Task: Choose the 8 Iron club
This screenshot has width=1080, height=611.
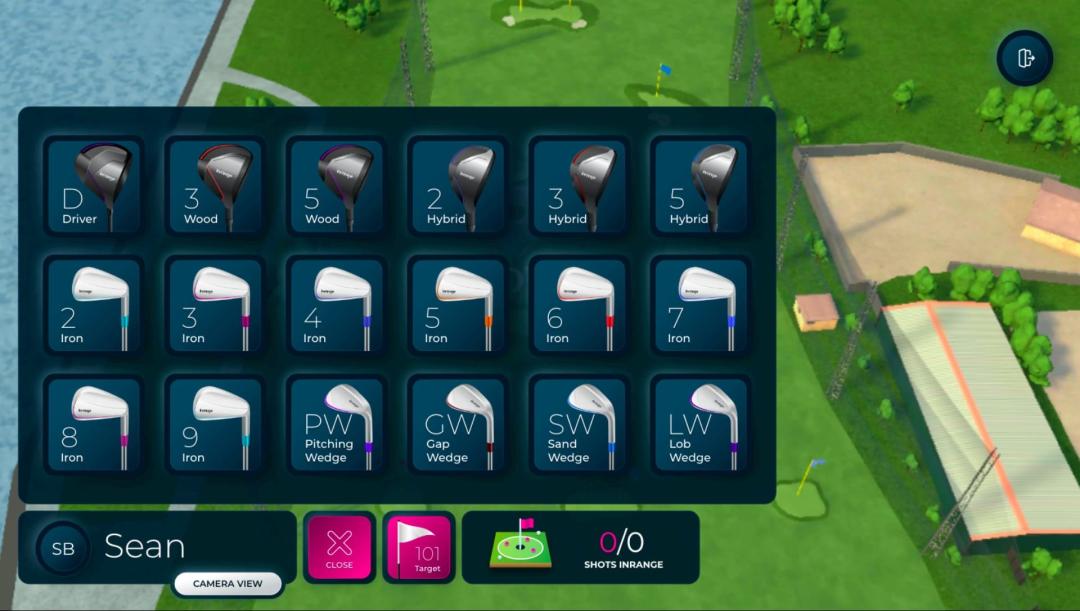Action: 94,425
